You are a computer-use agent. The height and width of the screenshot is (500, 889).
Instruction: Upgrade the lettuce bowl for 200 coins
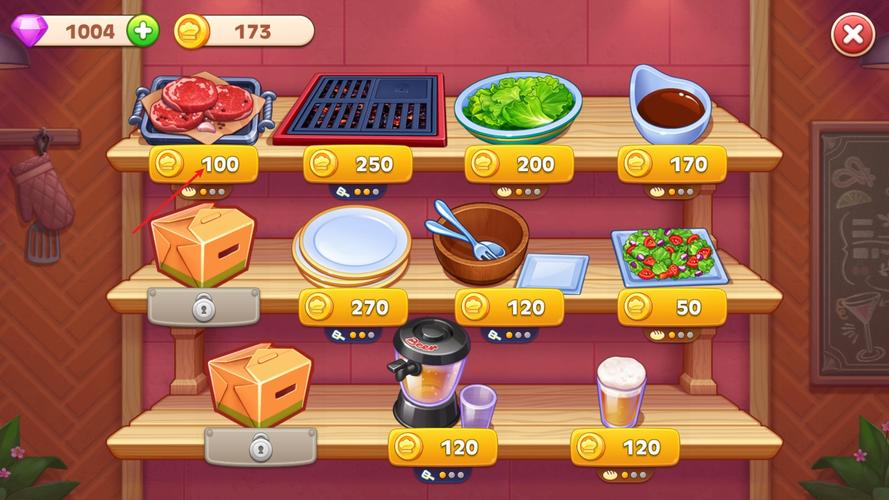point(519,164)
